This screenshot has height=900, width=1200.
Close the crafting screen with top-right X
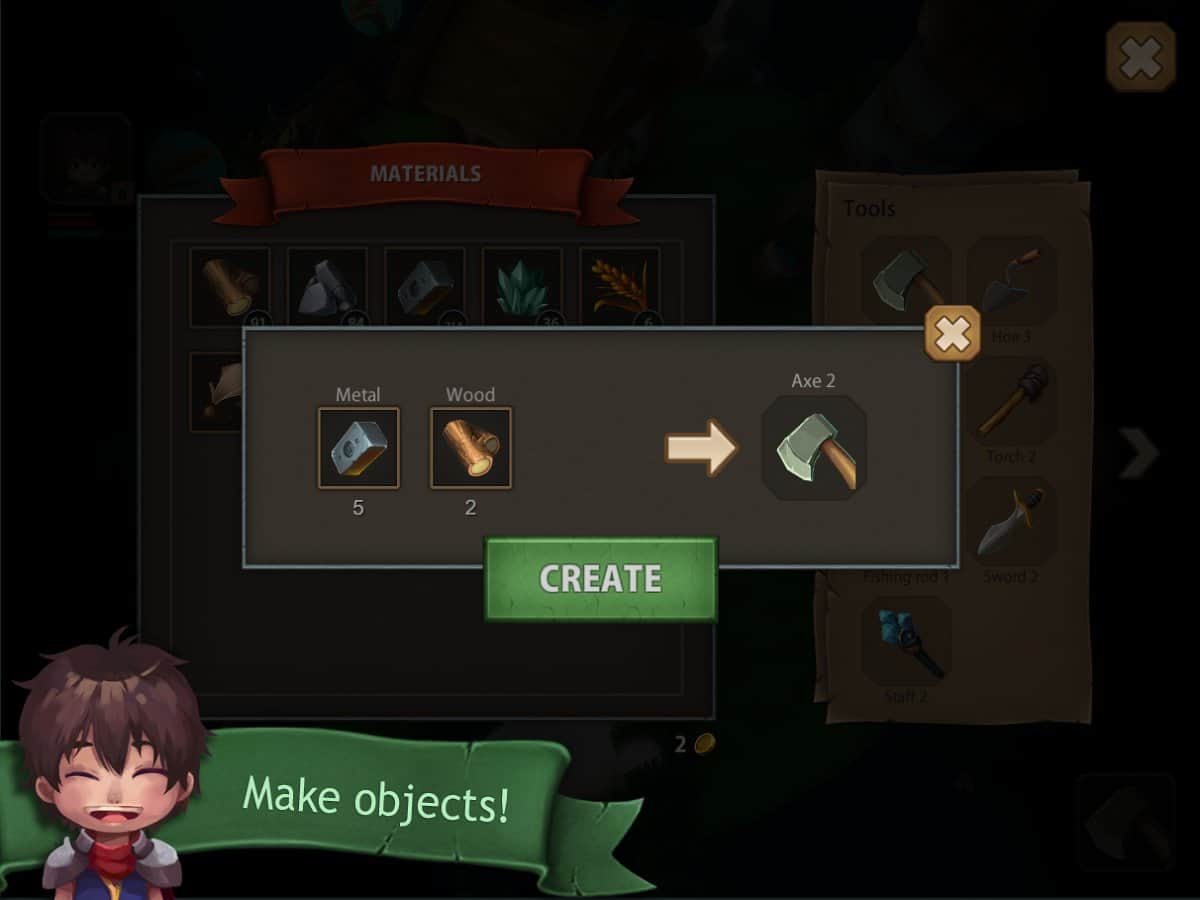[1140, 58]
